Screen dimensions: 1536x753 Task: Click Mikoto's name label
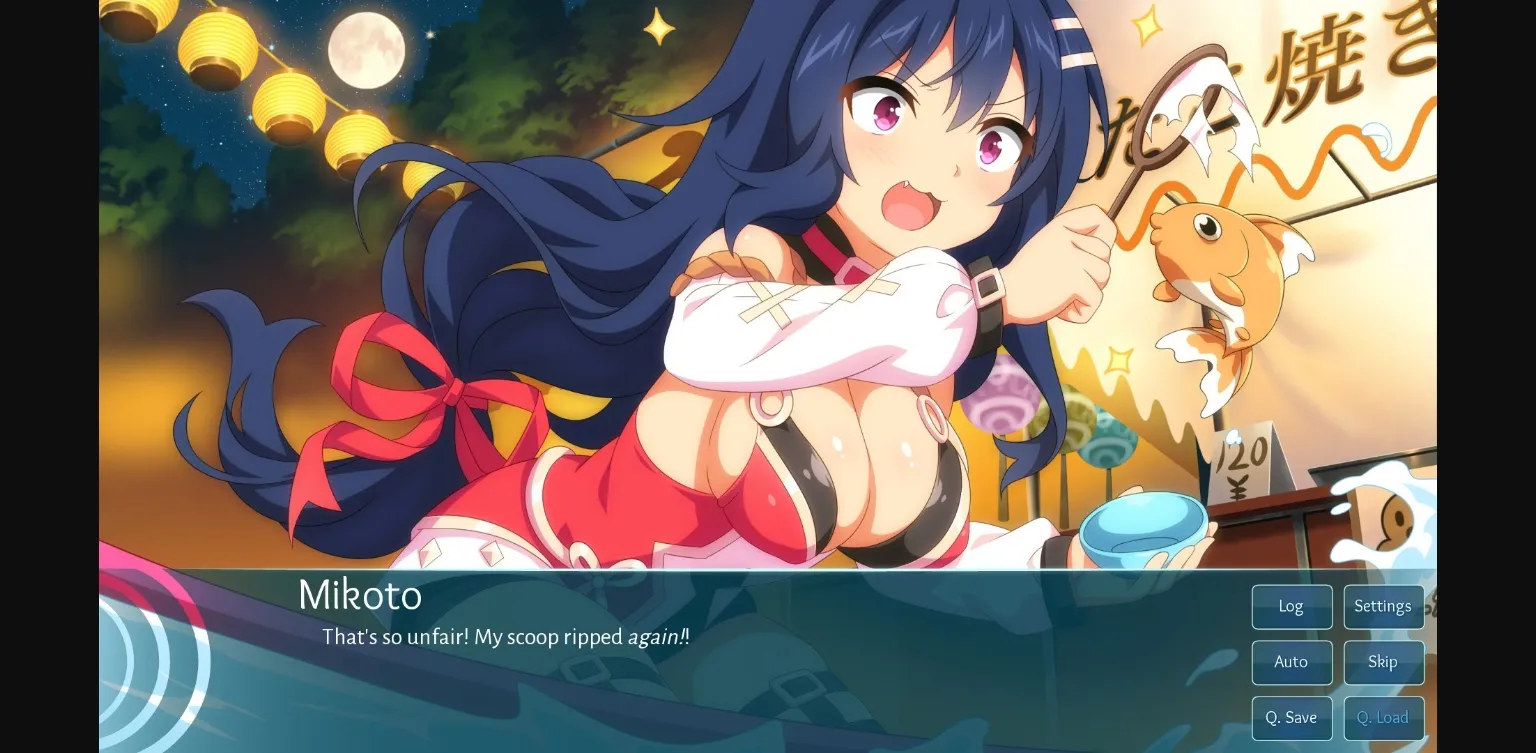(360, 596)
